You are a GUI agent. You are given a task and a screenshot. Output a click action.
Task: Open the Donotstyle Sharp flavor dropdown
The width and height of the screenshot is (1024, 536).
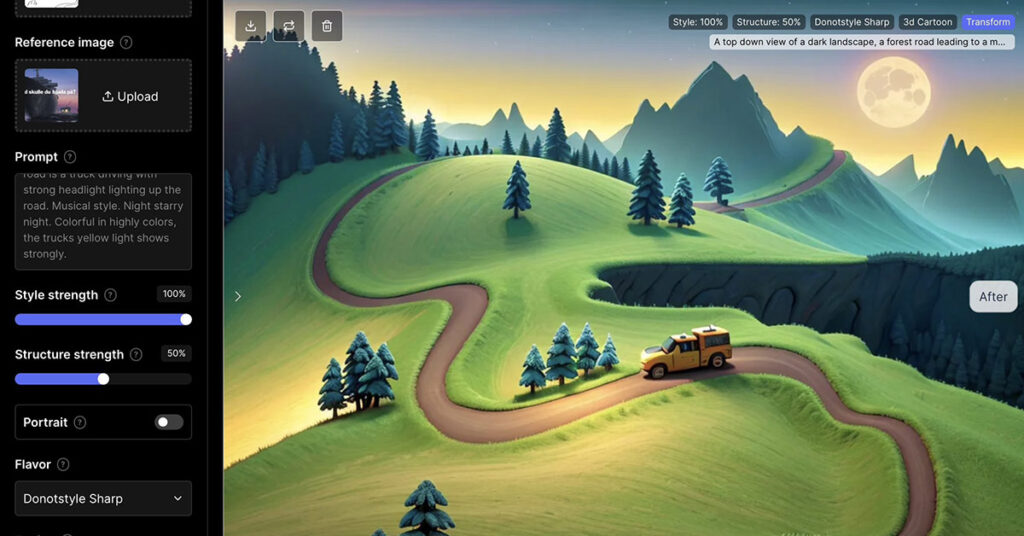point(103,498)
